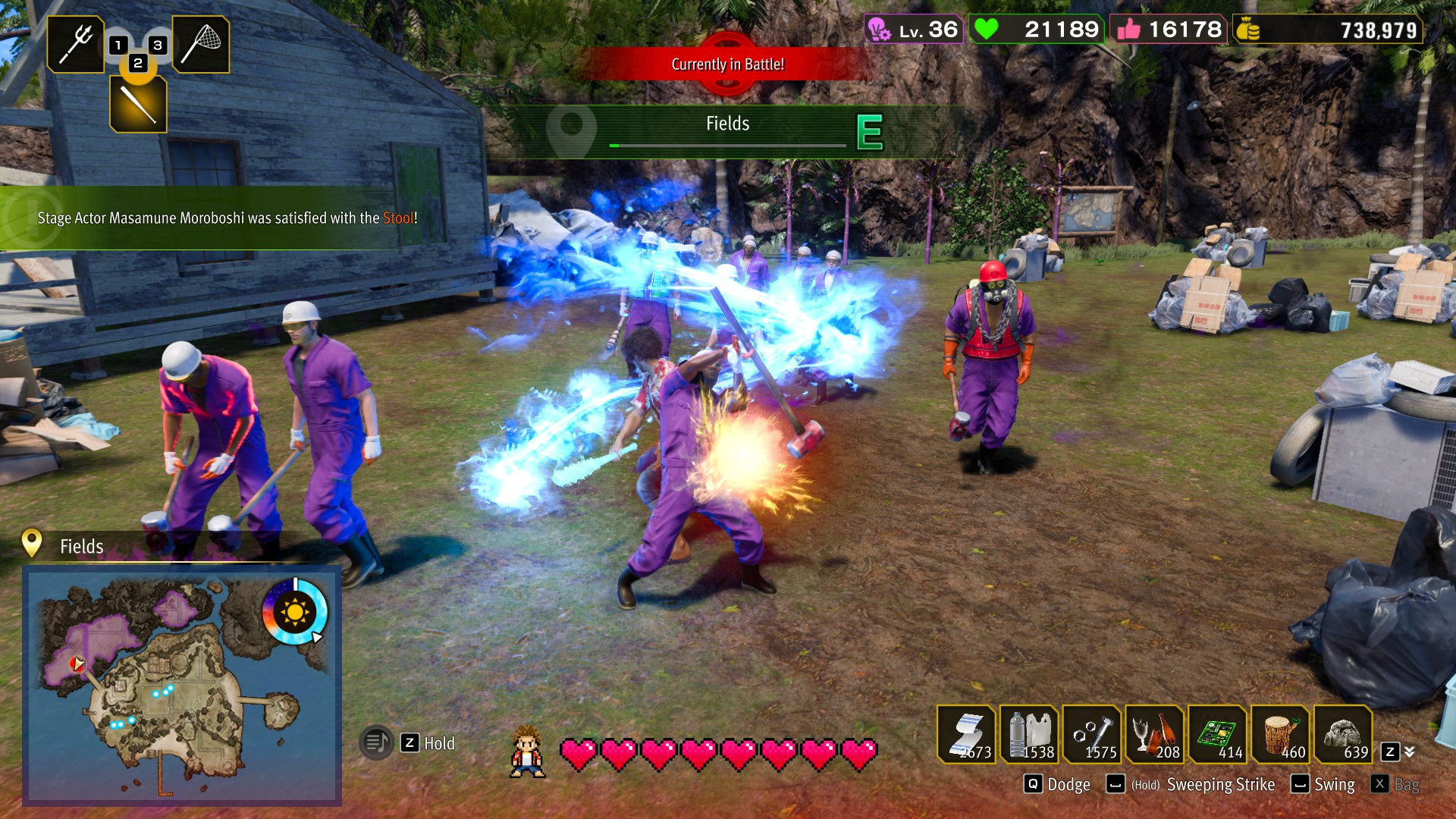
Task: Select the green circuit board slot
Action: pos(1219,734)
